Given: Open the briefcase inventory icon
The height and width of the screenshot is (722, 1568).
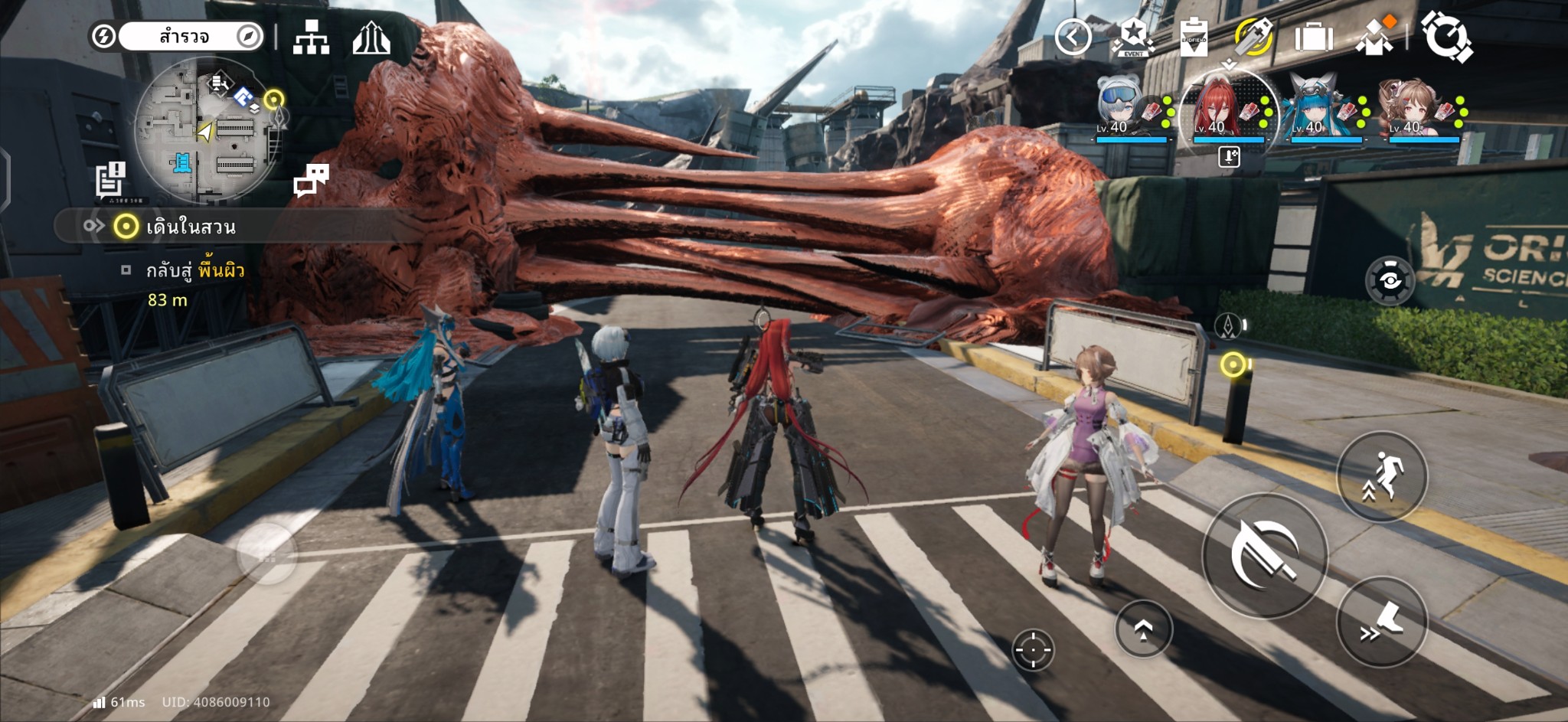Looking at the screenshot, I should coord(1314,37).
